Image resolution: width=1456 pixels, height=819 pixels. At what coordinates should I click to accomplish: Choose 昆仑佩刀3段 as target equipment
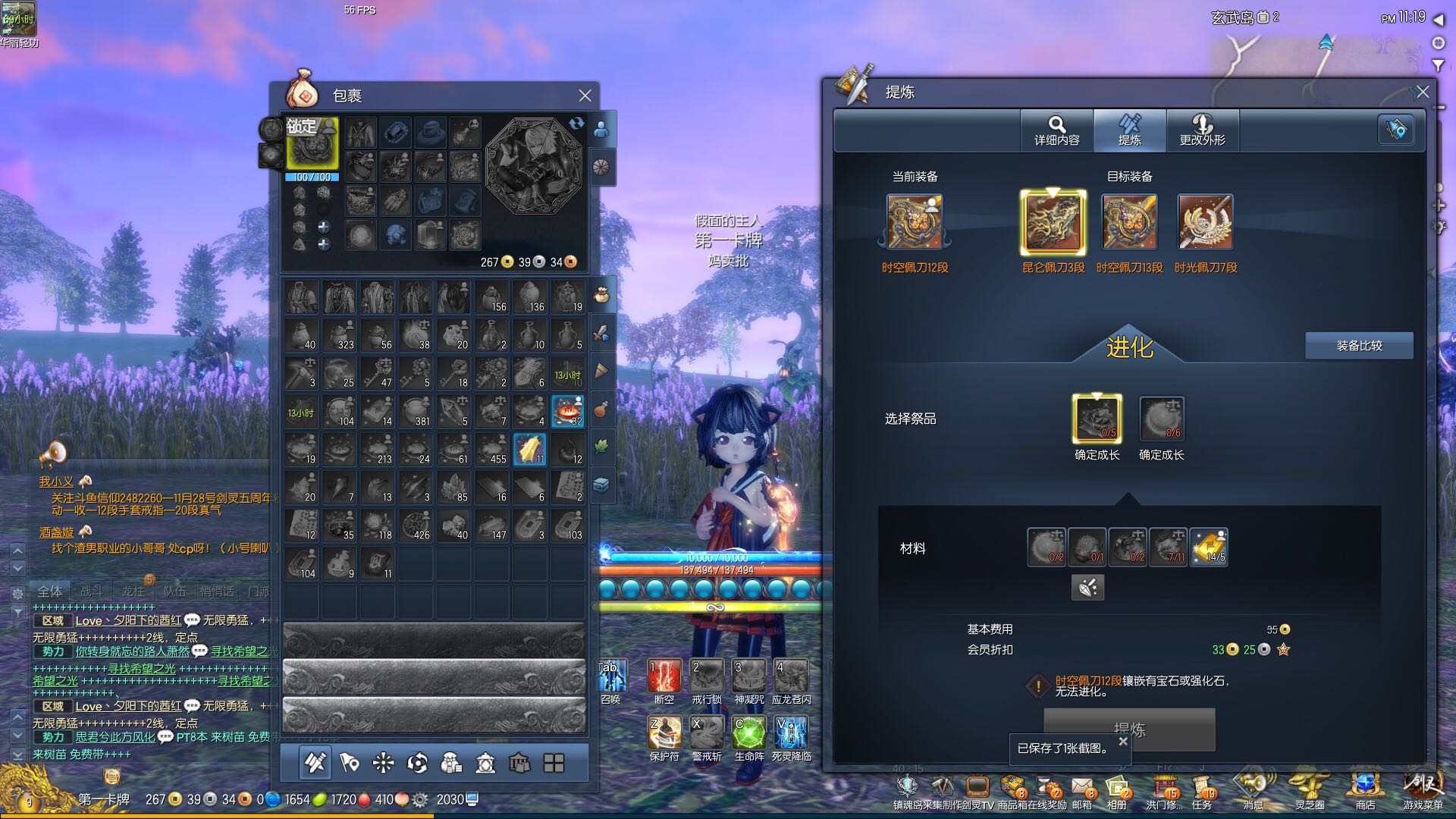1053,222
